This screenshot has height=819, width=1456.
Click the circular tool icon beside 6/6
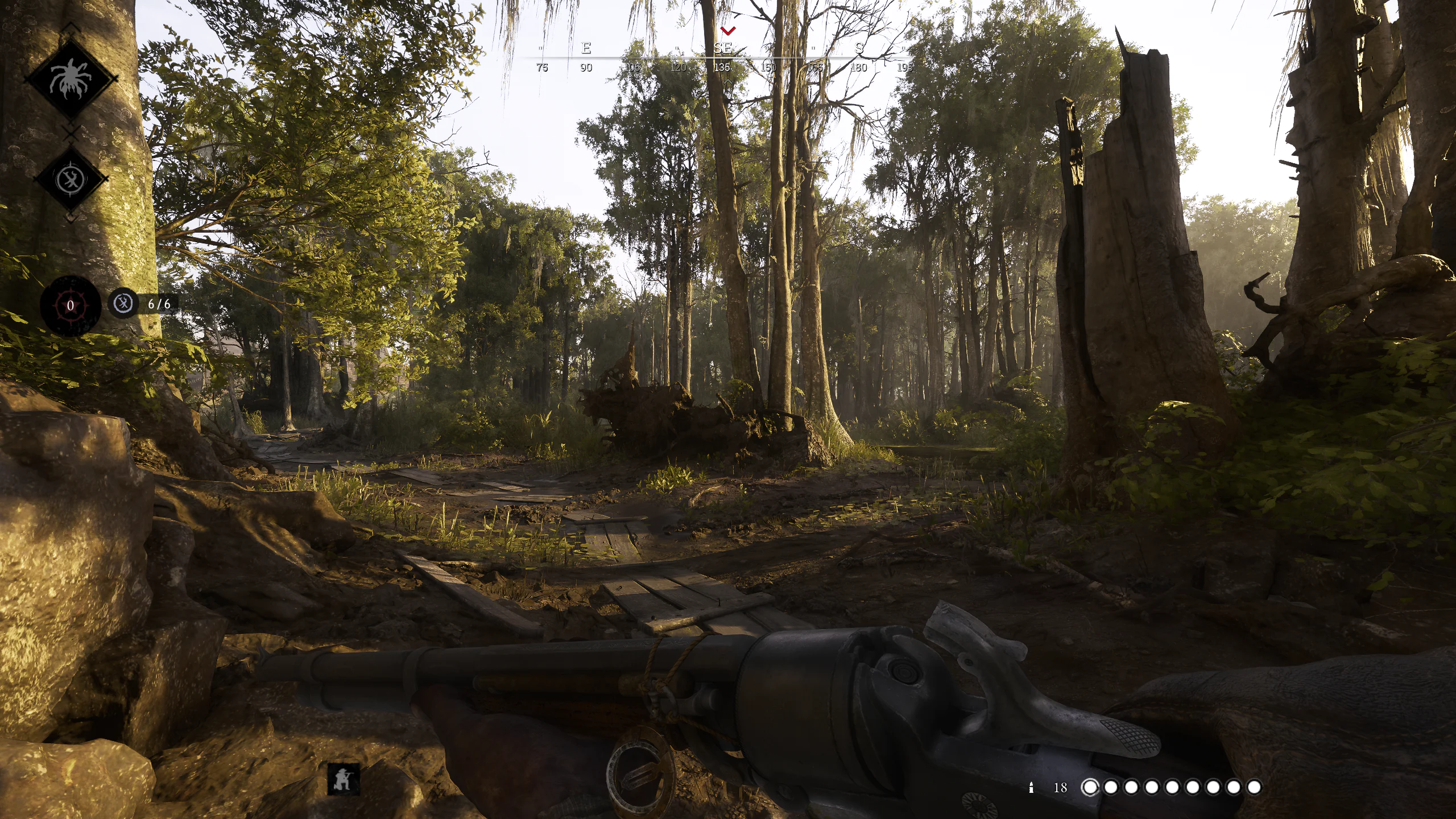[124, 304]
